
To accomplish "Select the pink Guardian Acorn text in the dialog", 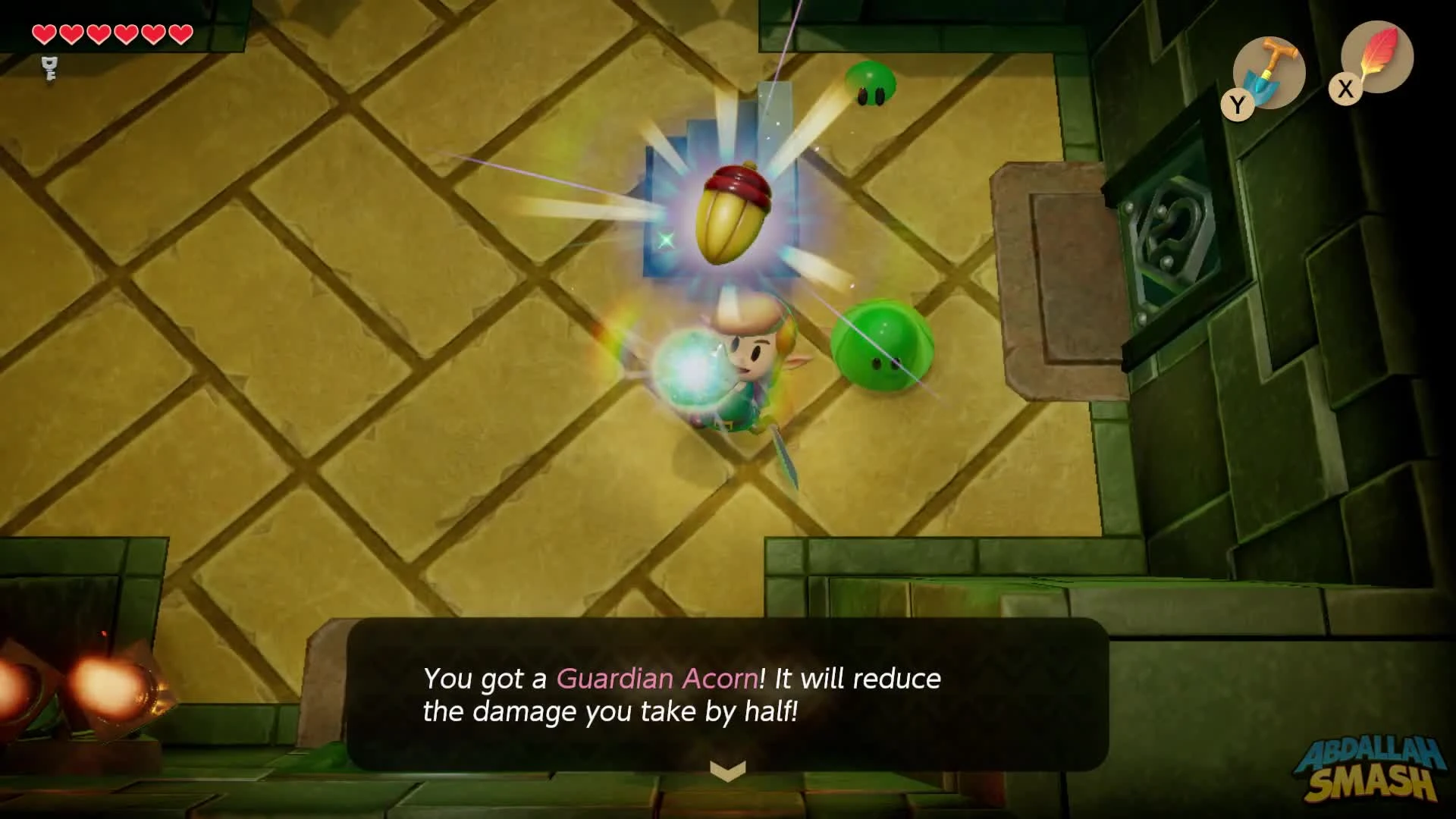I will (656, 679).
